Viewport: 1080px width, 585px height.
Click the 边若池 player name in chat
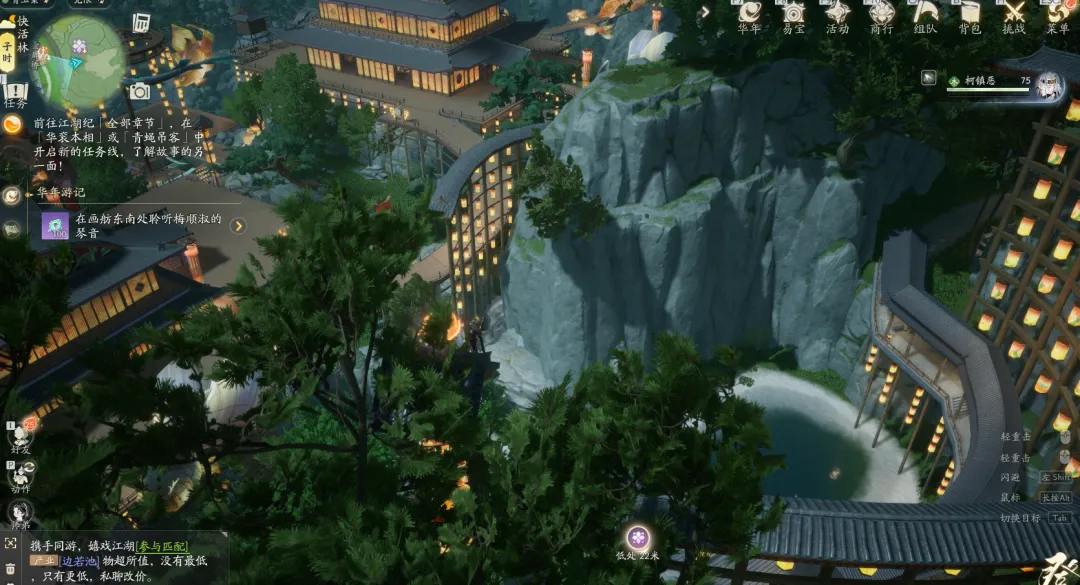pyautogui.click(x=79, y=561)
